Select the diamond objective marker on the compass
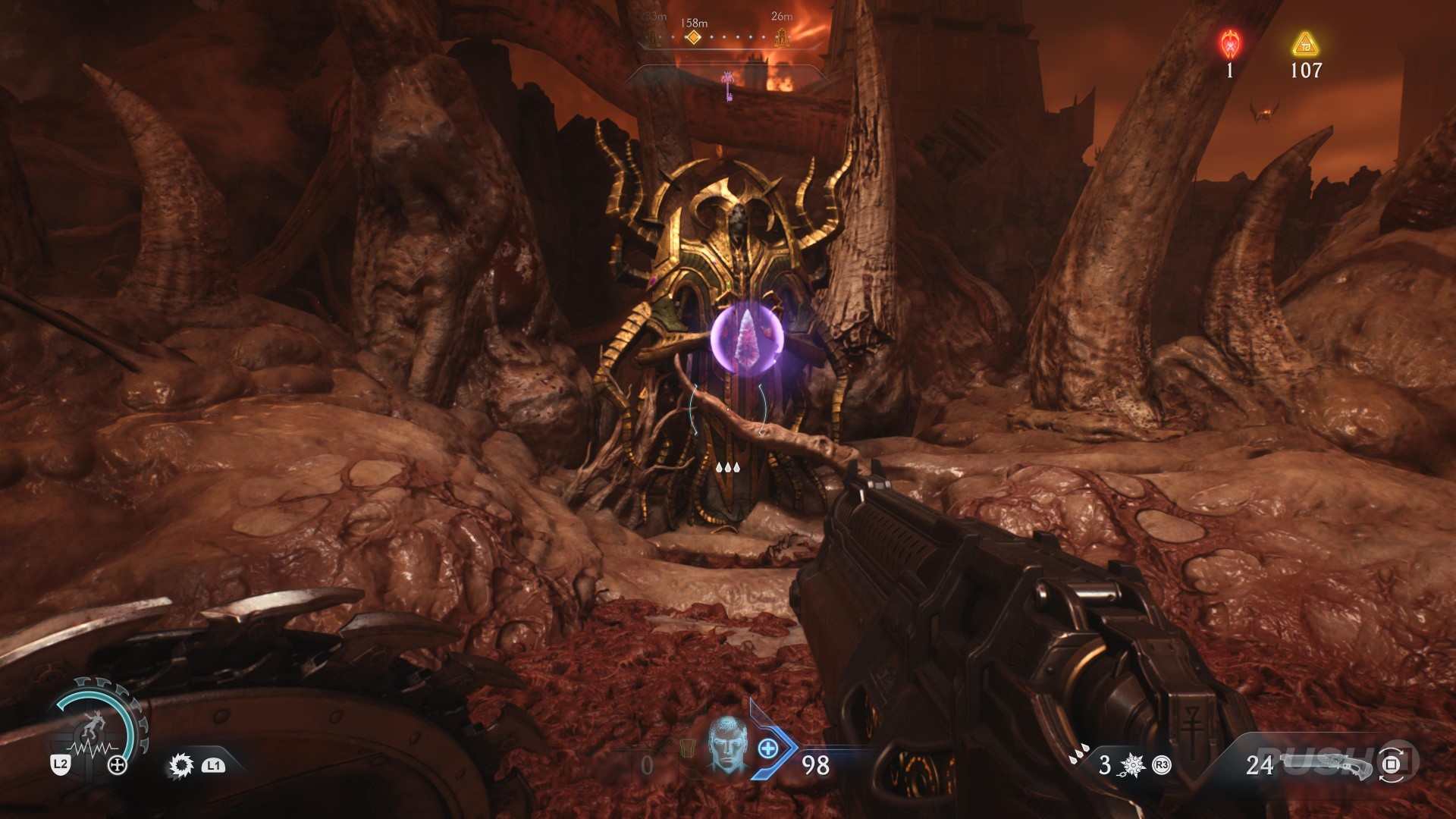The image size is (1456, 819). [x=692, y=37]
